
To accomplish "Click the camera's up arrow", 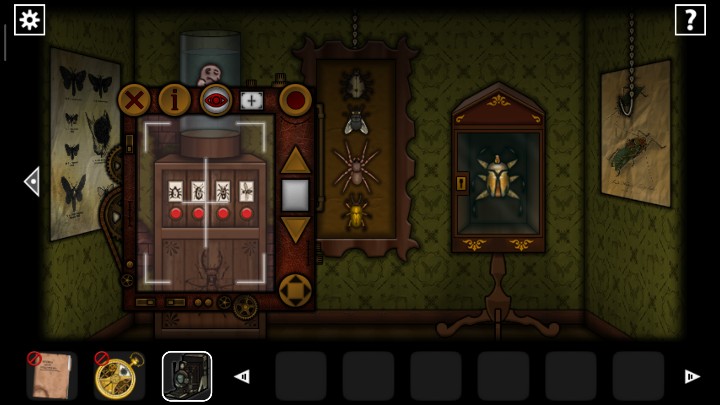I will 295,160.
